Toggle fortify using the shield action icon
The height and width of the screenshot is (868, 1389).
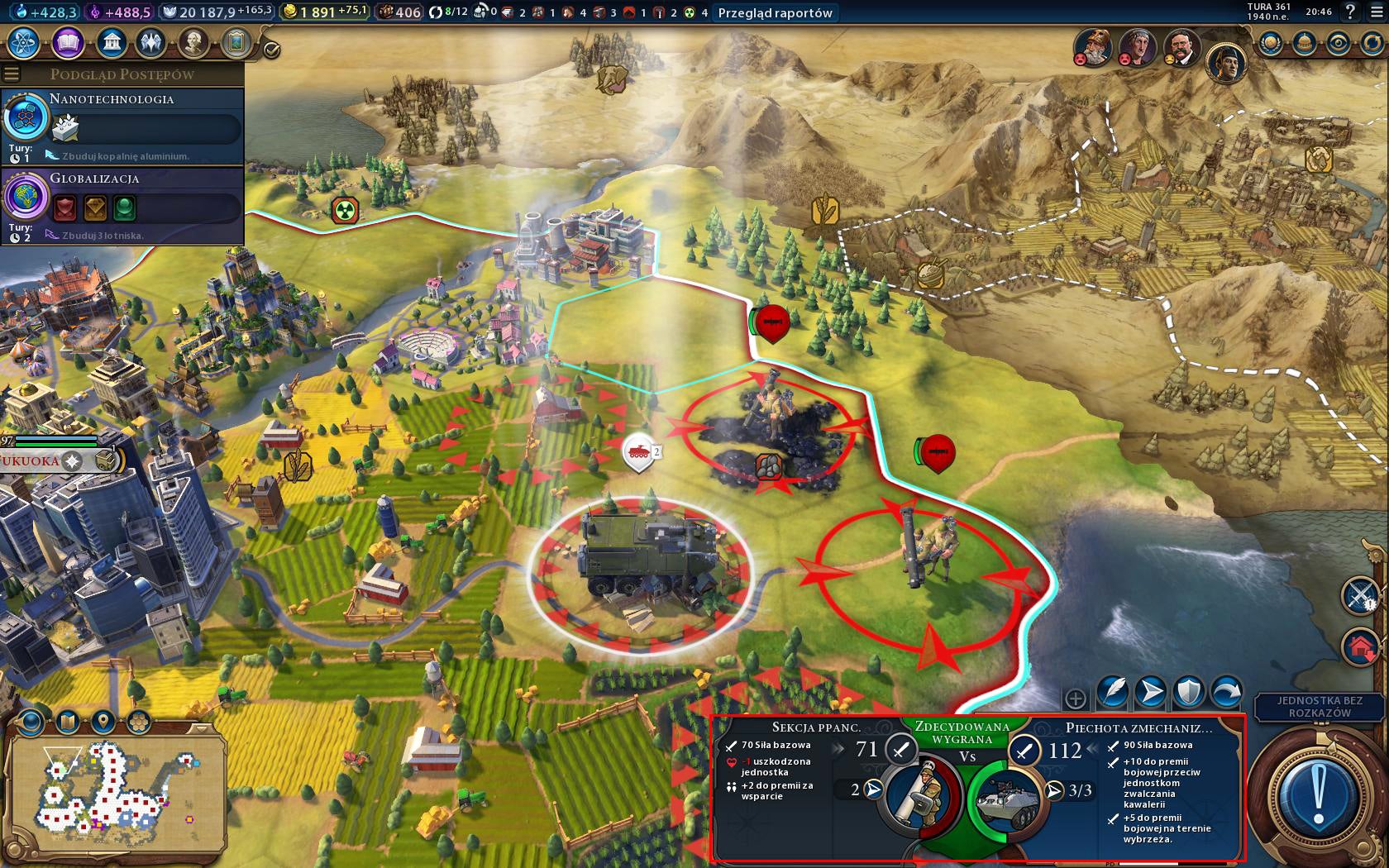coord(1190,692)
